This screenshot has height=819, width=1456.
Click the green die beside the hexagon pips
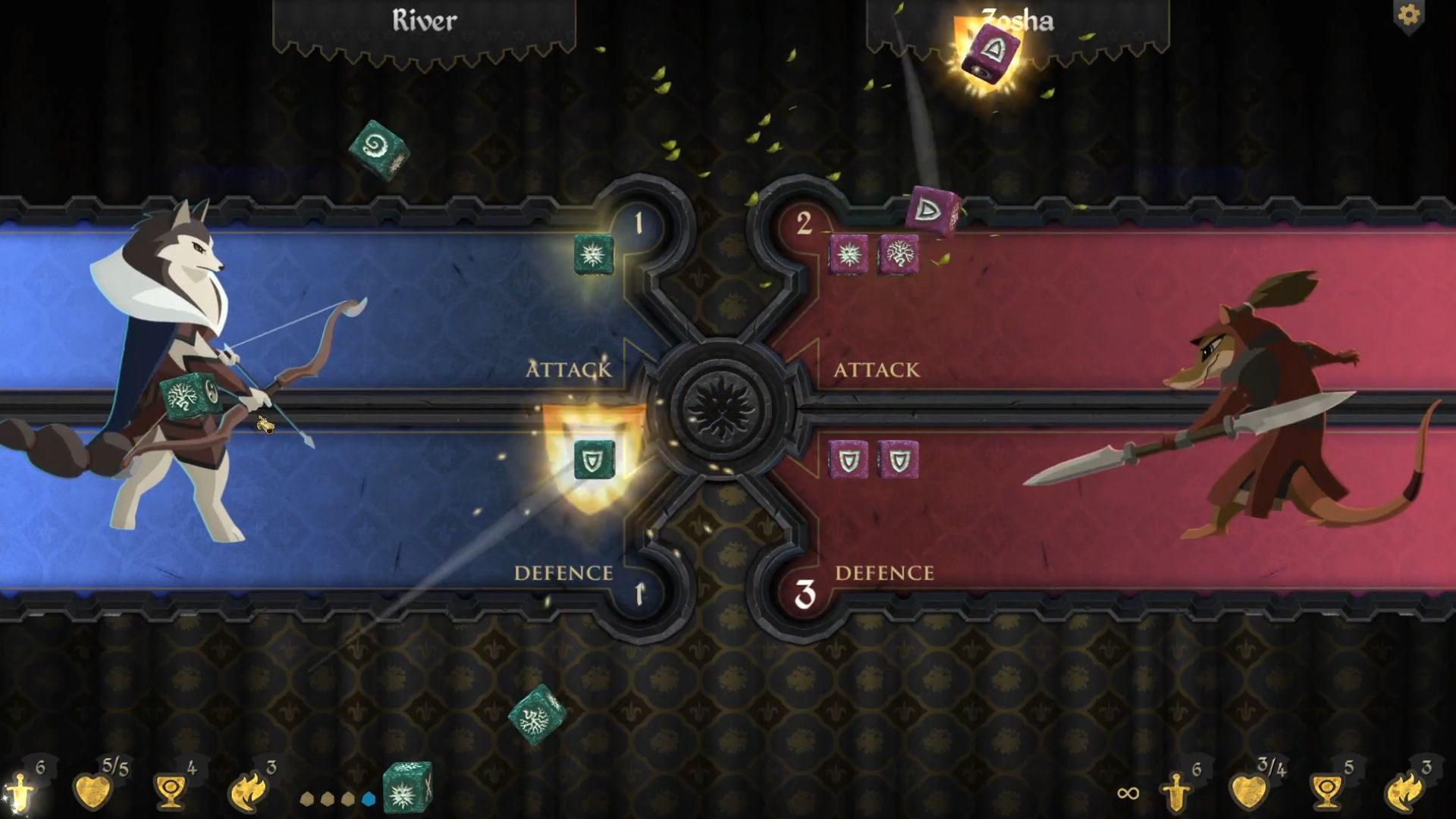(406, 789)
